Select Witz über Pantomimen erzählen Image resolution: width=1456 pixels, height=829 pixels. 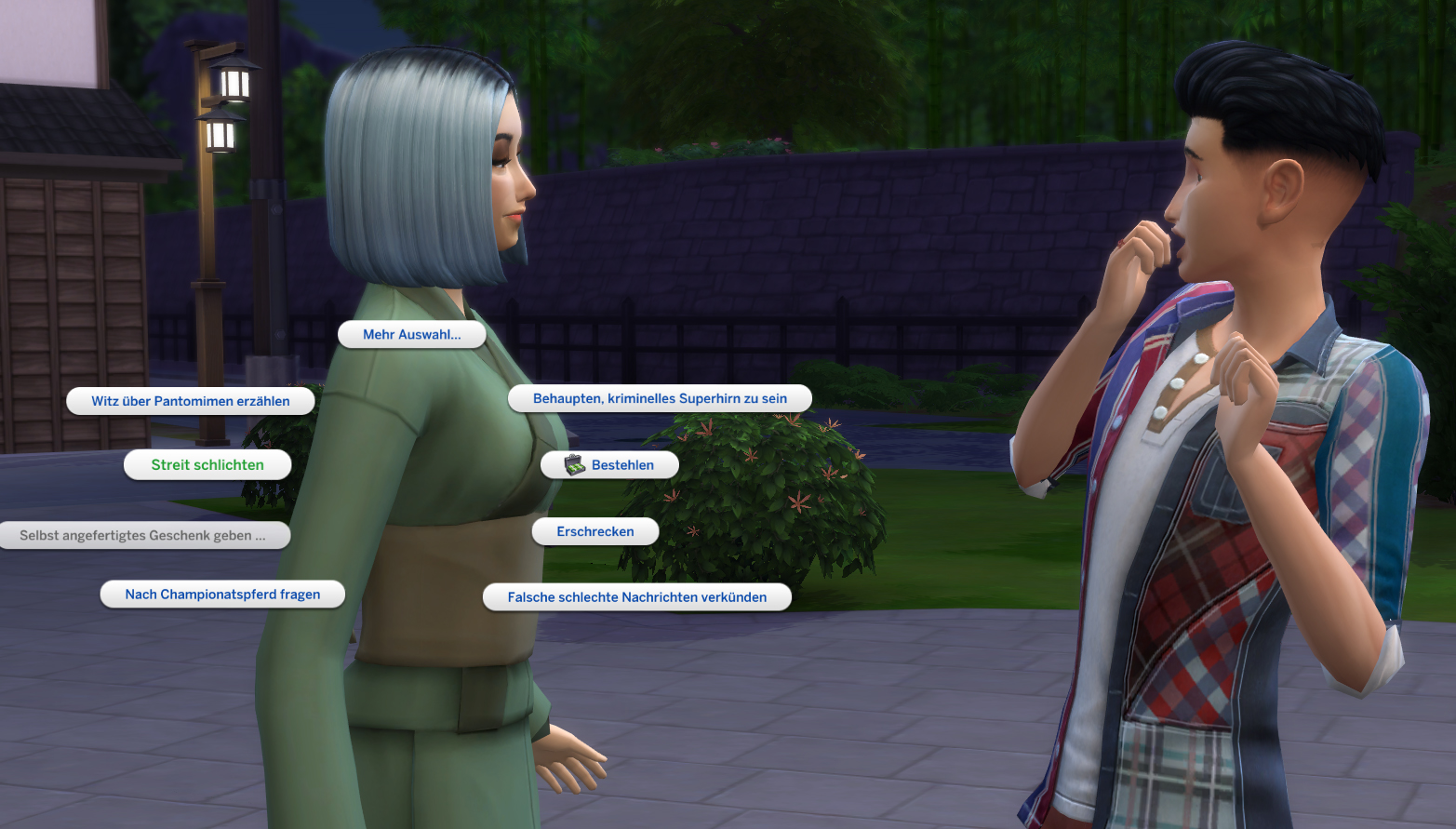(x=190, y=401)
